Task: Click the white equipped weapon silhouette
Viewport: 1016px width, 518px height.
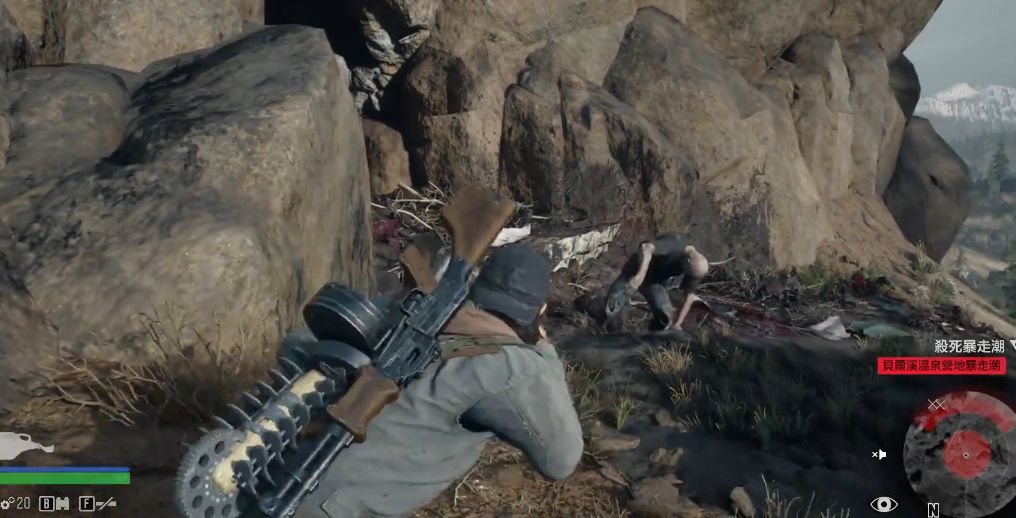Action: tap(22, 445)
